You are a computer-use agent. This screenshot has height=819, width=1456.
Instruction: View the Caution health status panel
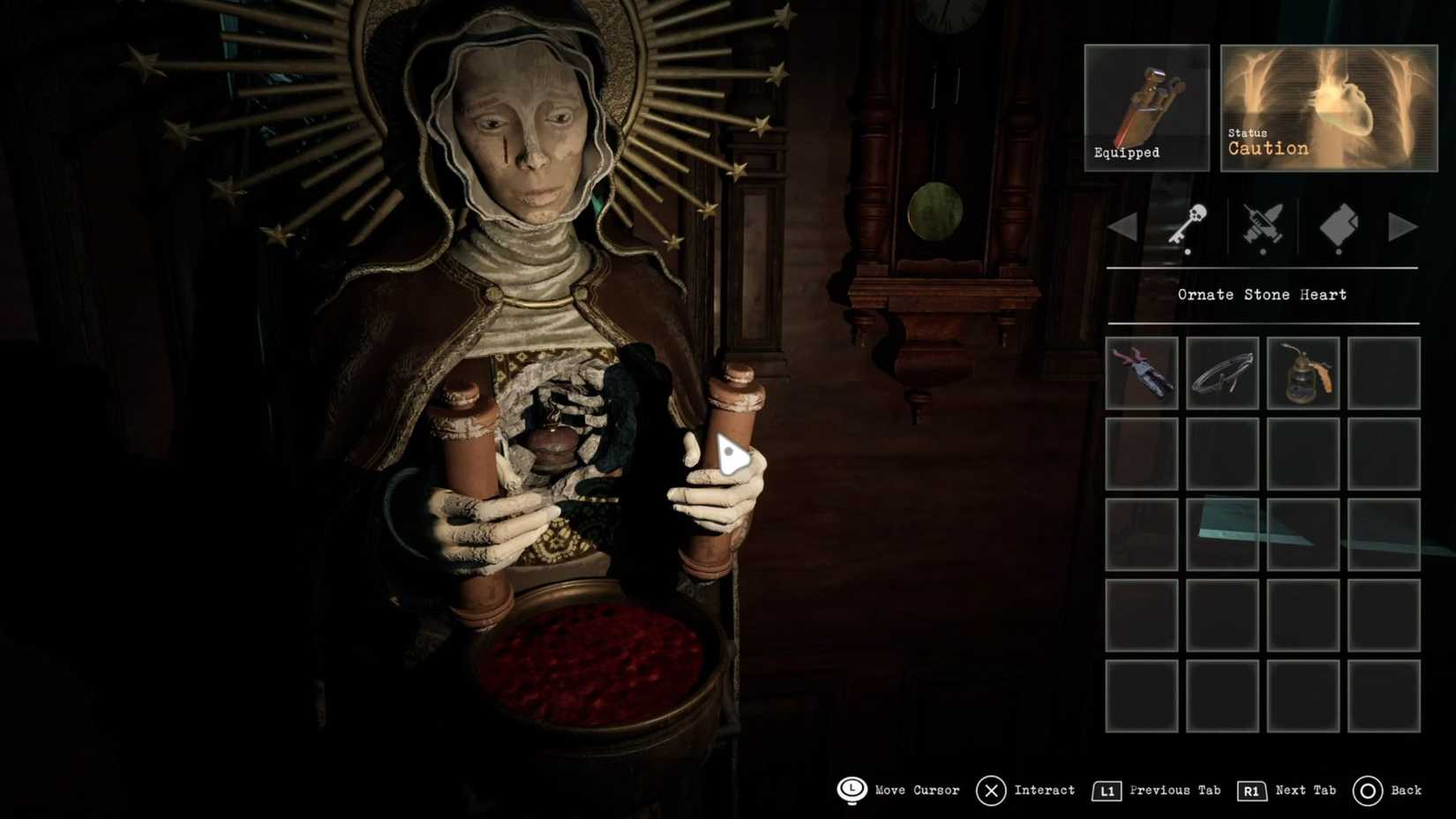coord(1328,107)
